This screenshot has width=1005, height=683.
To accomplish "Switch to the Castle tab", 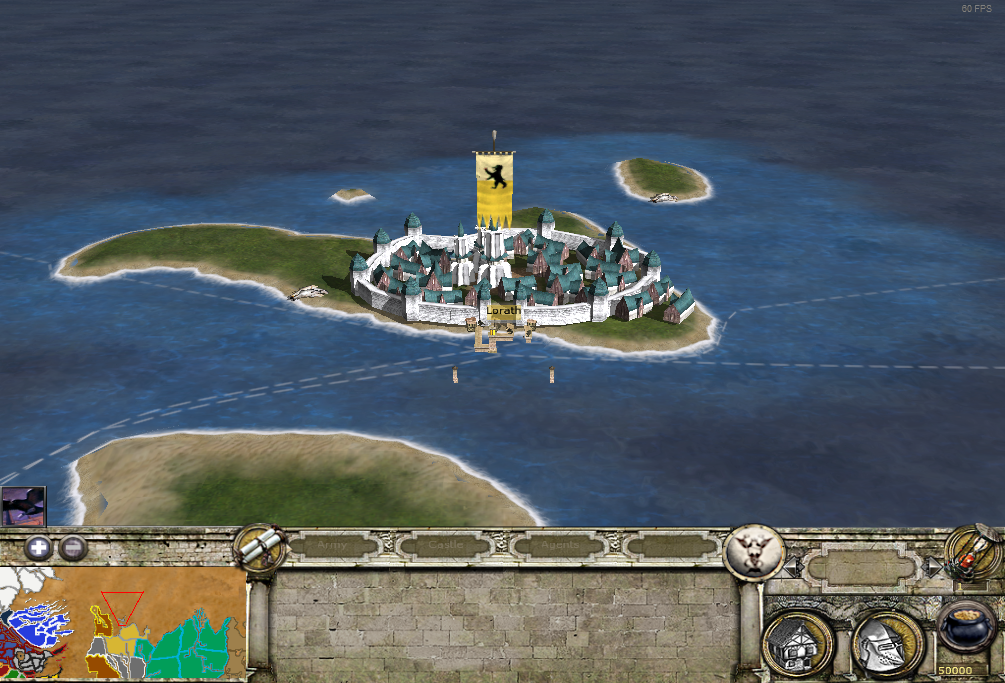I will click(x=447, y=546).
